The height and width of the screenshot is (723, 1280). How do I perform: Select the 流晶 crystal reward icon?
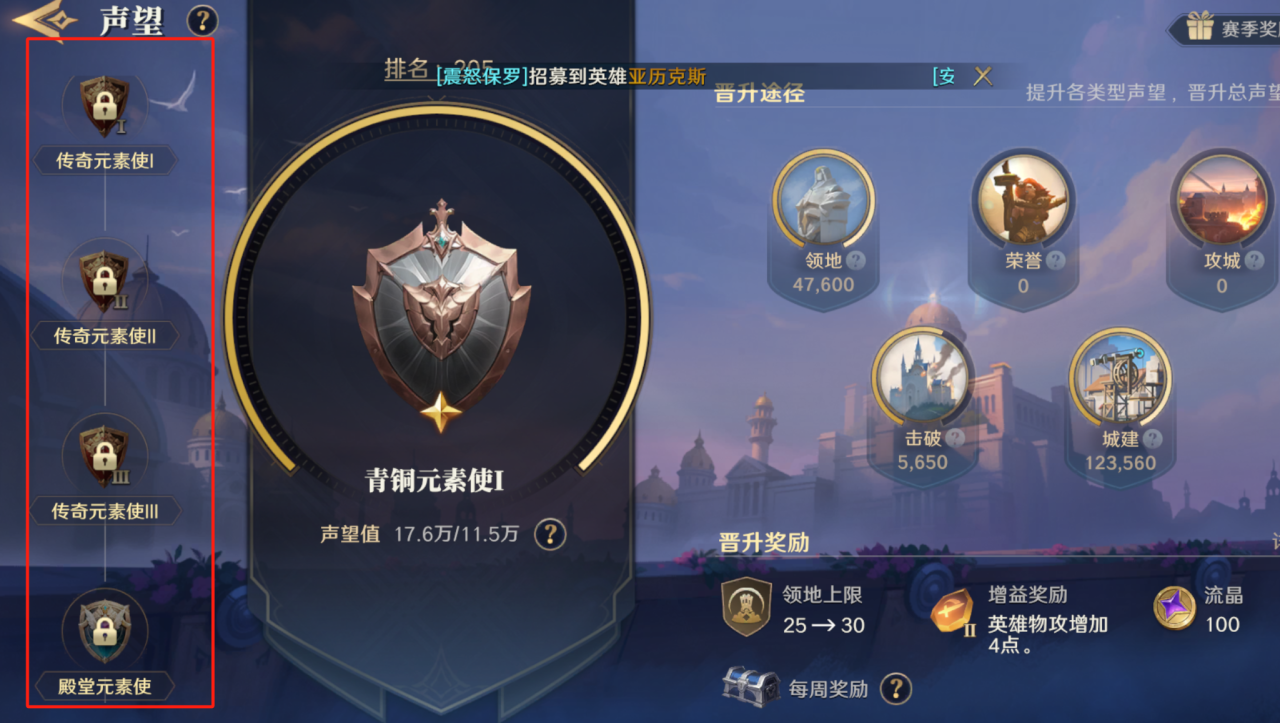pos(1176,608)
